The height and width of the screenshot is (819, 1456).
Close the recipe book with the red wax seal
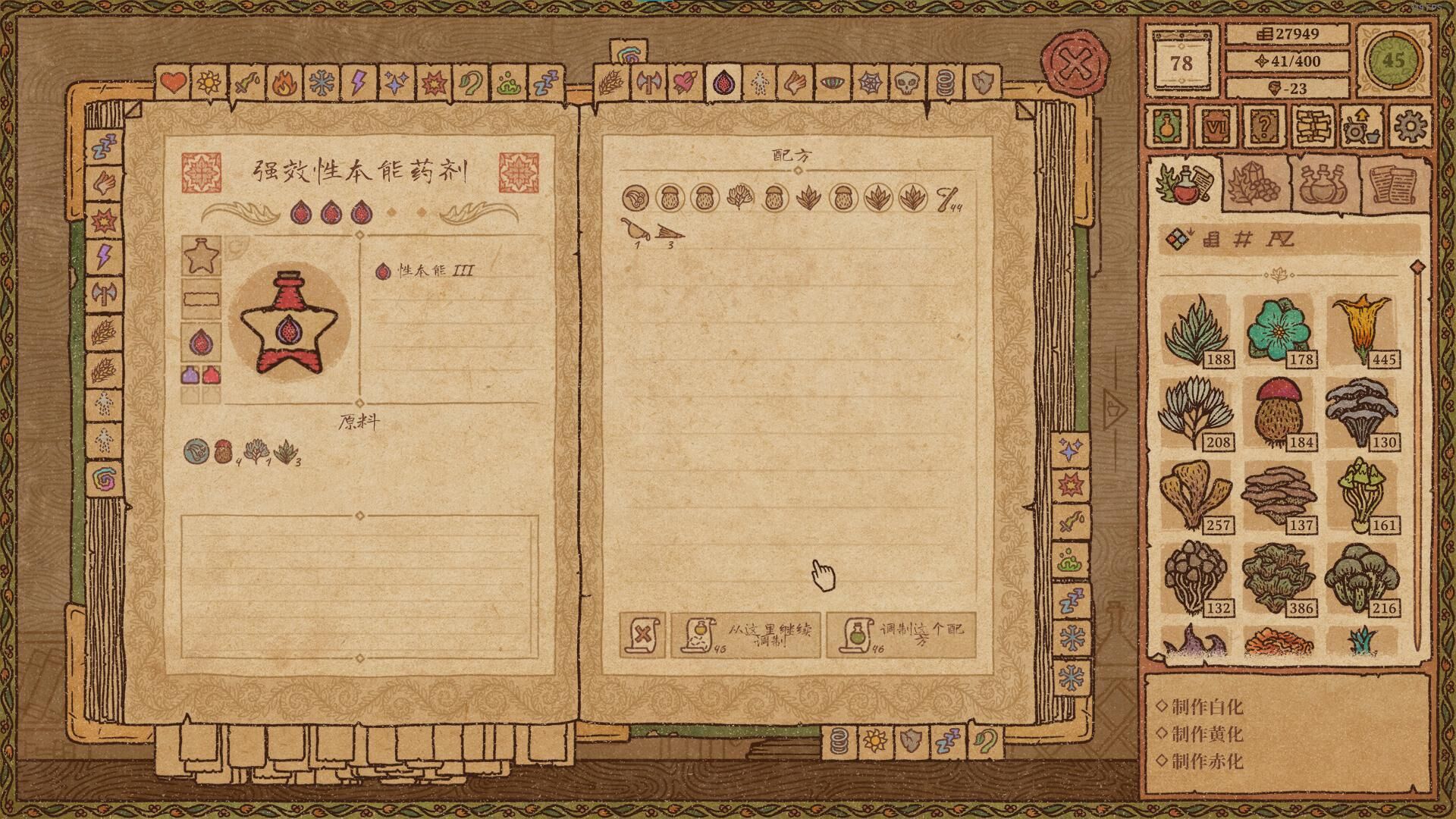coord(1075,64)
